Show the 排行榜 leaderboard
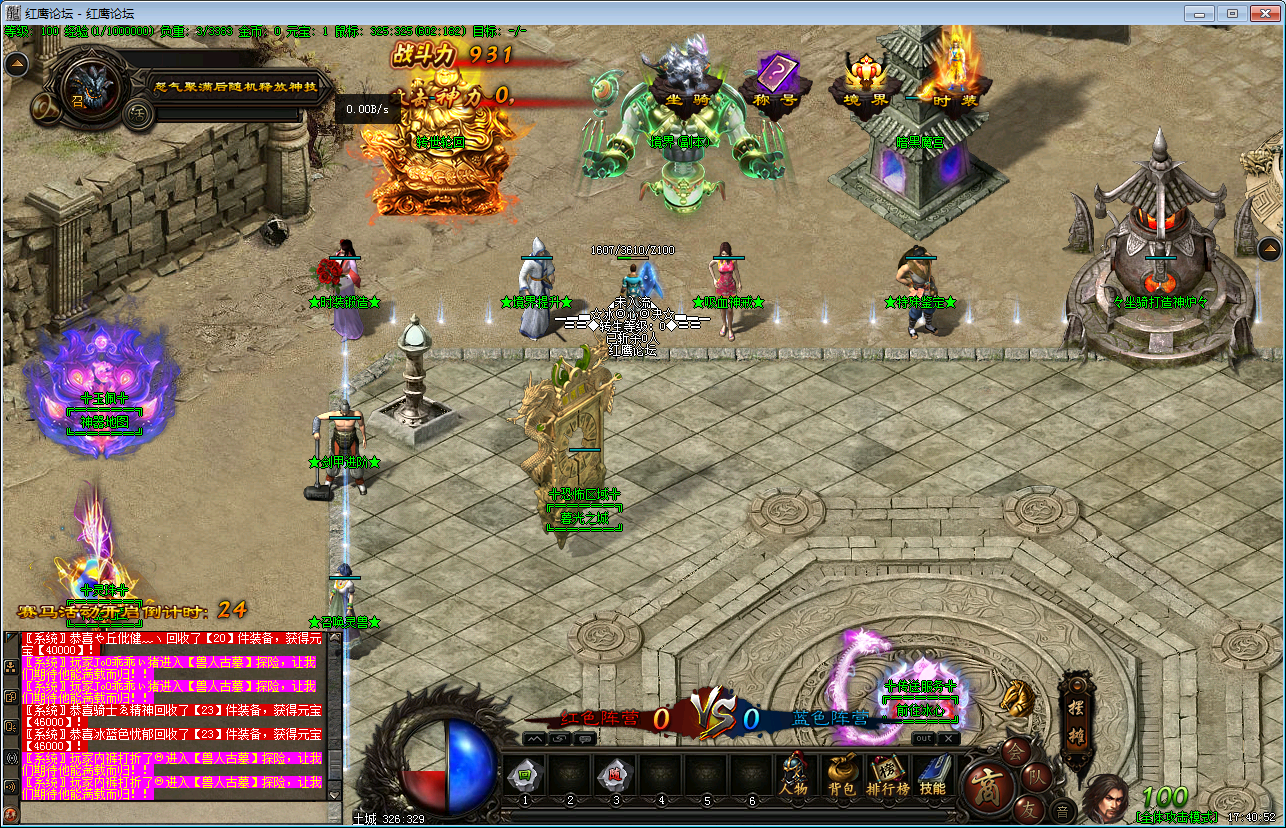The height and width of the screenshot is (828, 1286). pyautogui.click(x=887, y=775)
